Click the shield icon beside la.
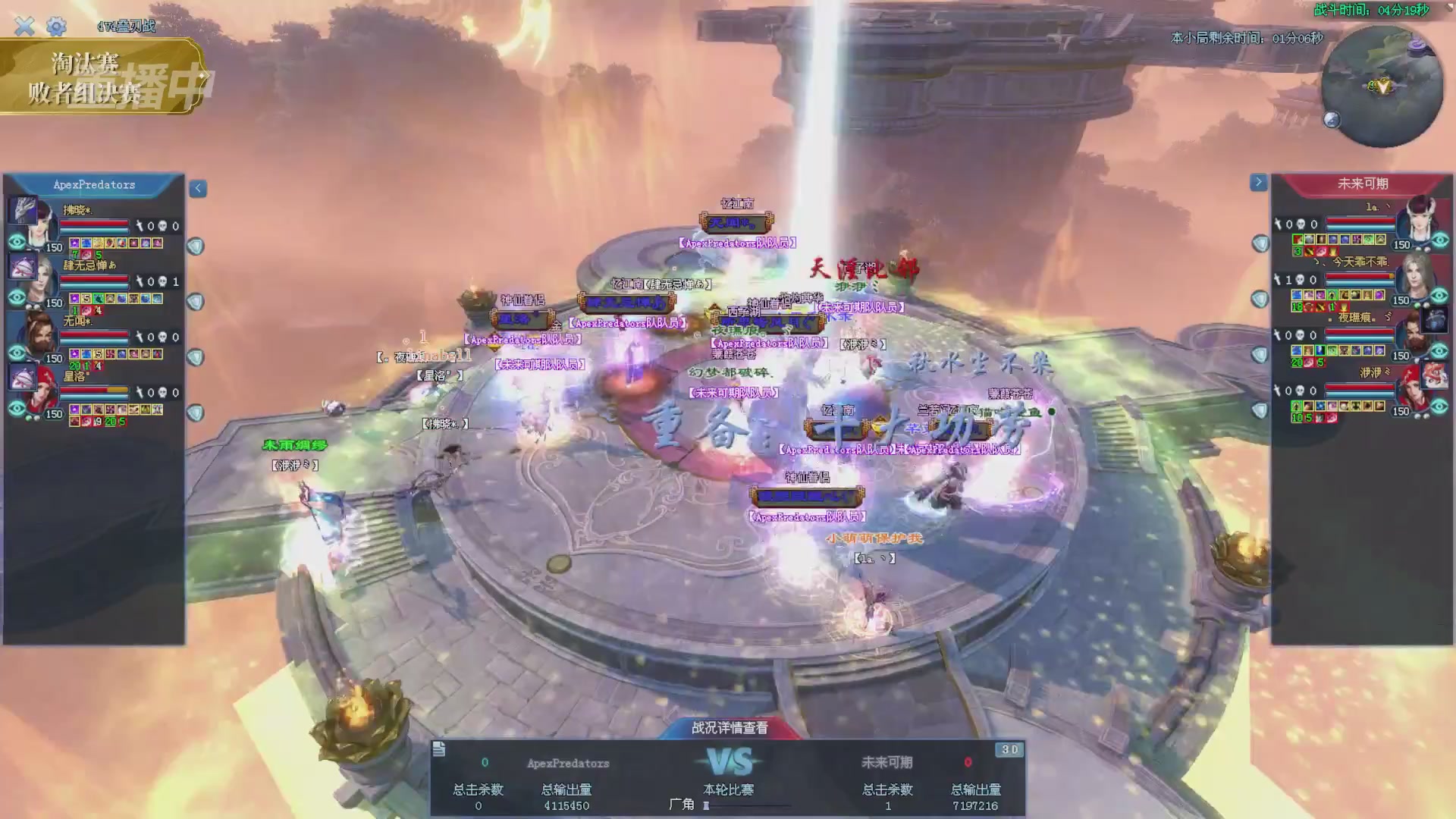1456x819 pixels. [1260, 243]
